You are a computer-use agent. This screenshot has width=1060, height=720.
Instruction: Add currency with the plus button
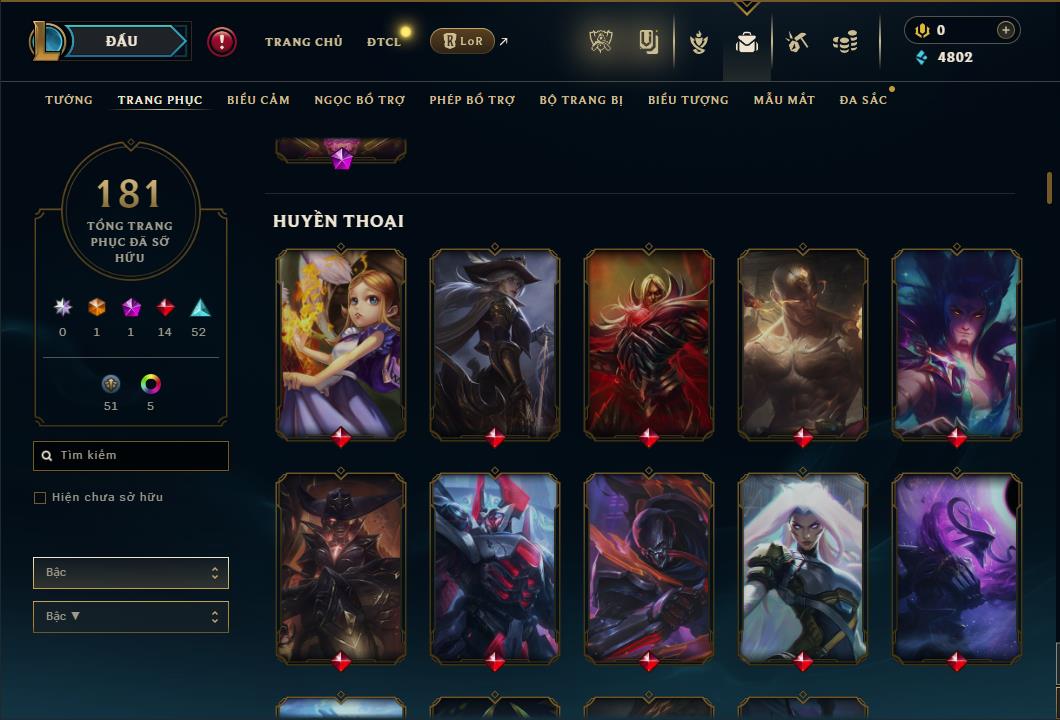click(x=1005, y=30)
